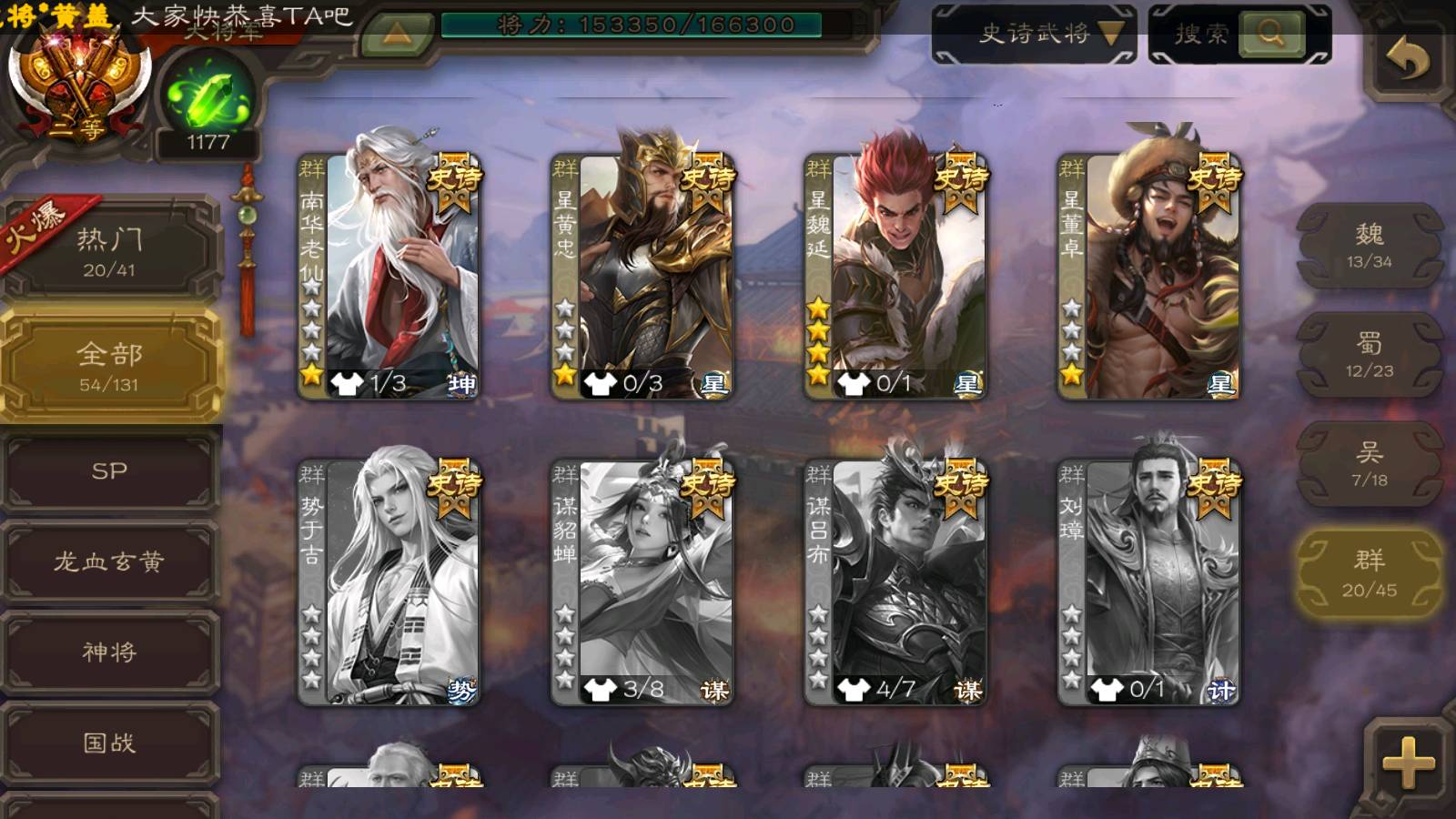This screenshot has height=819, width=1456.
Task: Open the 史诗武将 rarity dropdown
Action: pos(1035,34)
